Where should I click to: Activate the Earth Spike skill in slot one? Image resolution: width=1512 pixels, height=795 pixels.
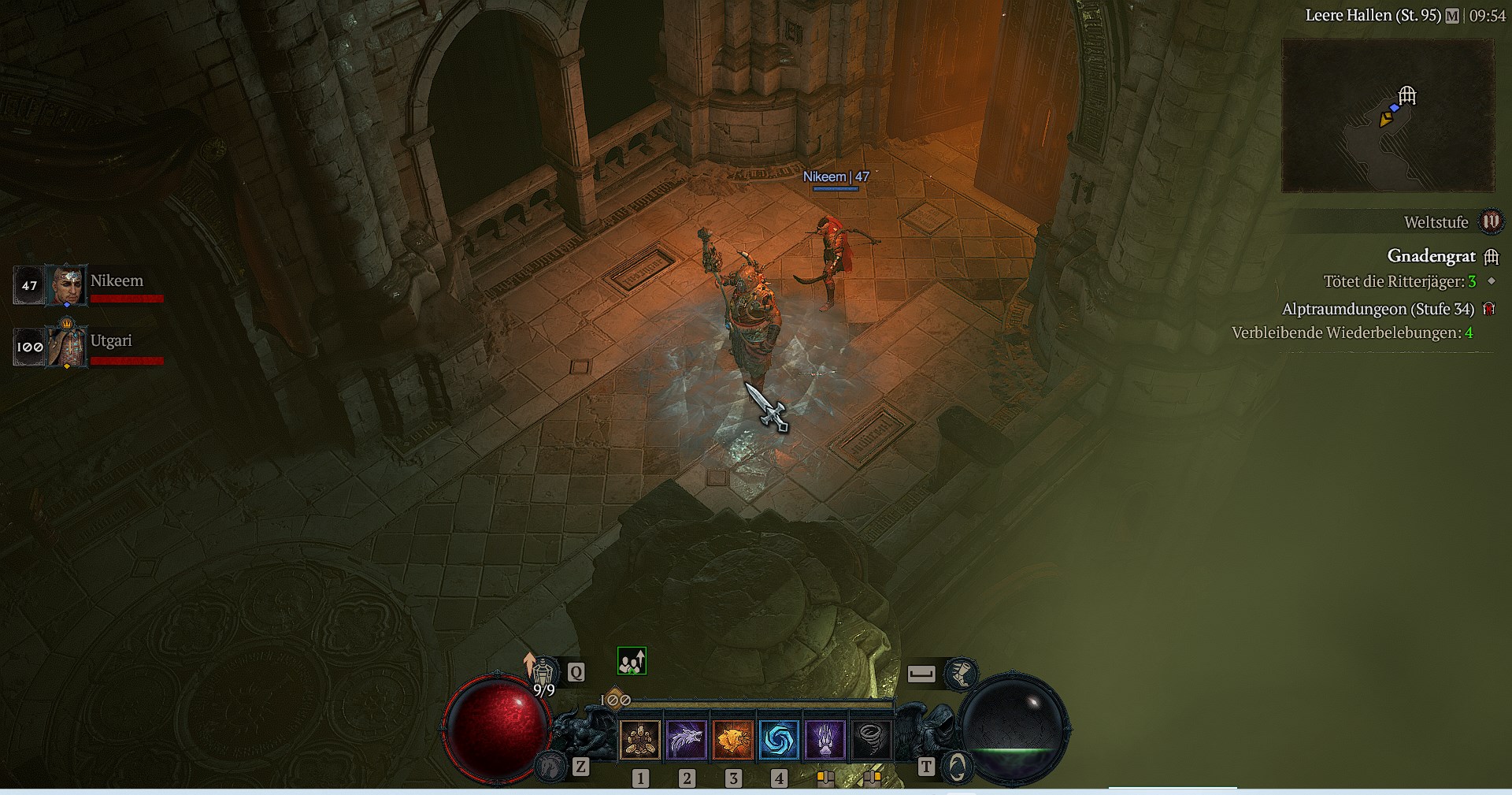[x=640, y=740]
